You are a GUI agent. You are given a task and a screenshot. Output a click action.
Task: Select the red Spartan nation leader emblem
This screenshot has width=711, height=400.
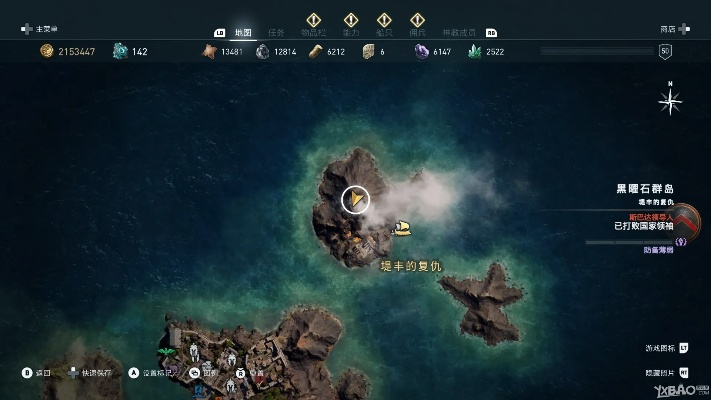pos(686,221)
